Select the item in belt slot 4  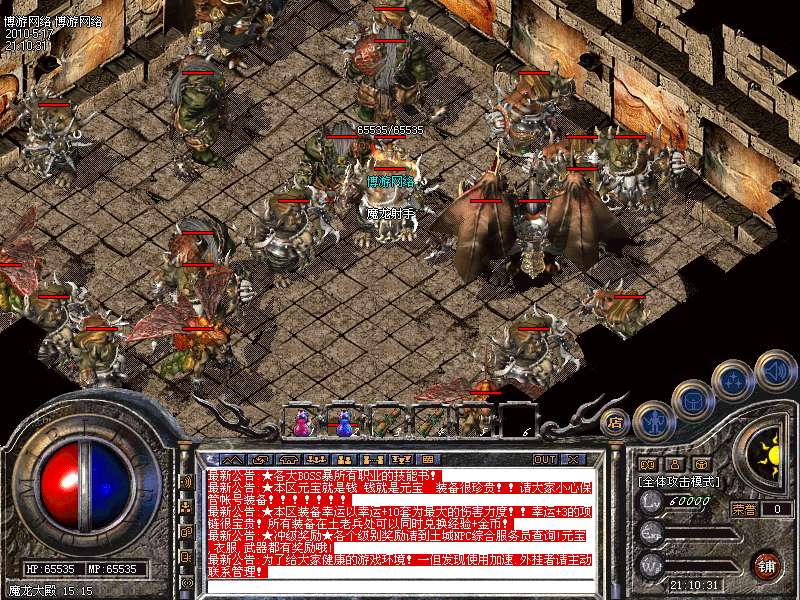430,422
